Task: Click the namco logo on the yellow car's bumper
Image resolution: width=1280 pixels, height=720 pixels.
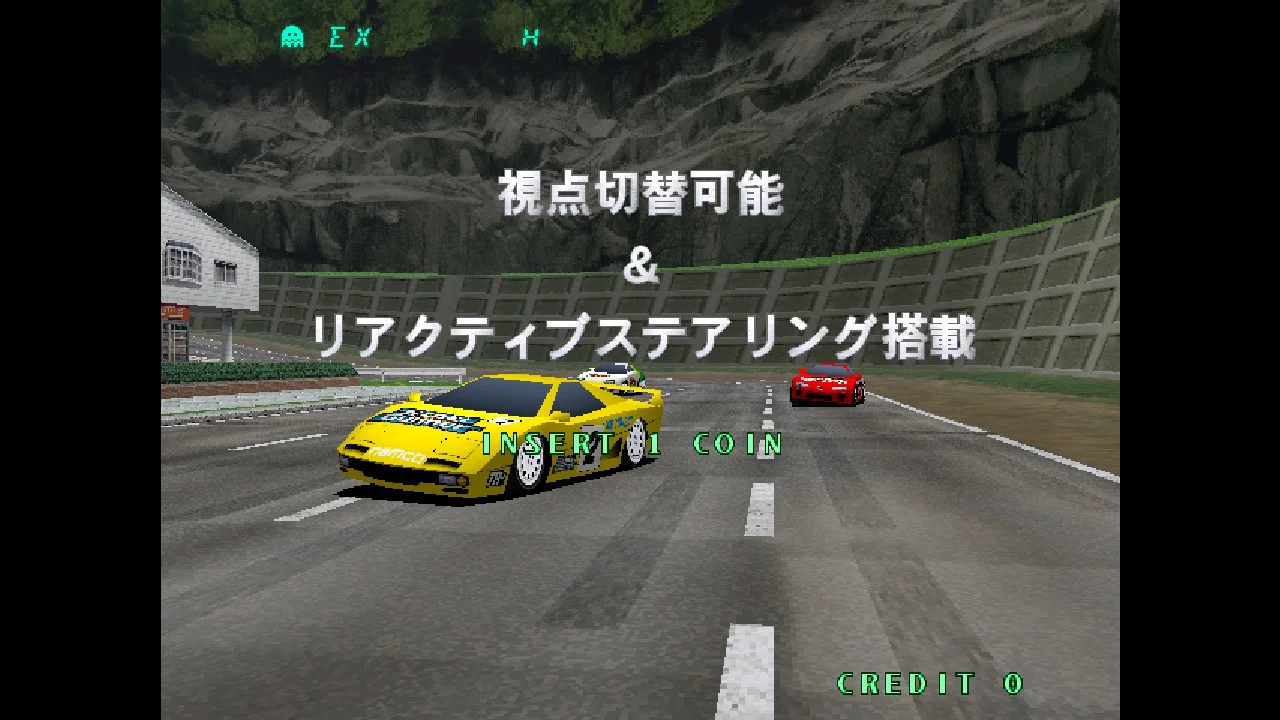Action: [396, 454]
